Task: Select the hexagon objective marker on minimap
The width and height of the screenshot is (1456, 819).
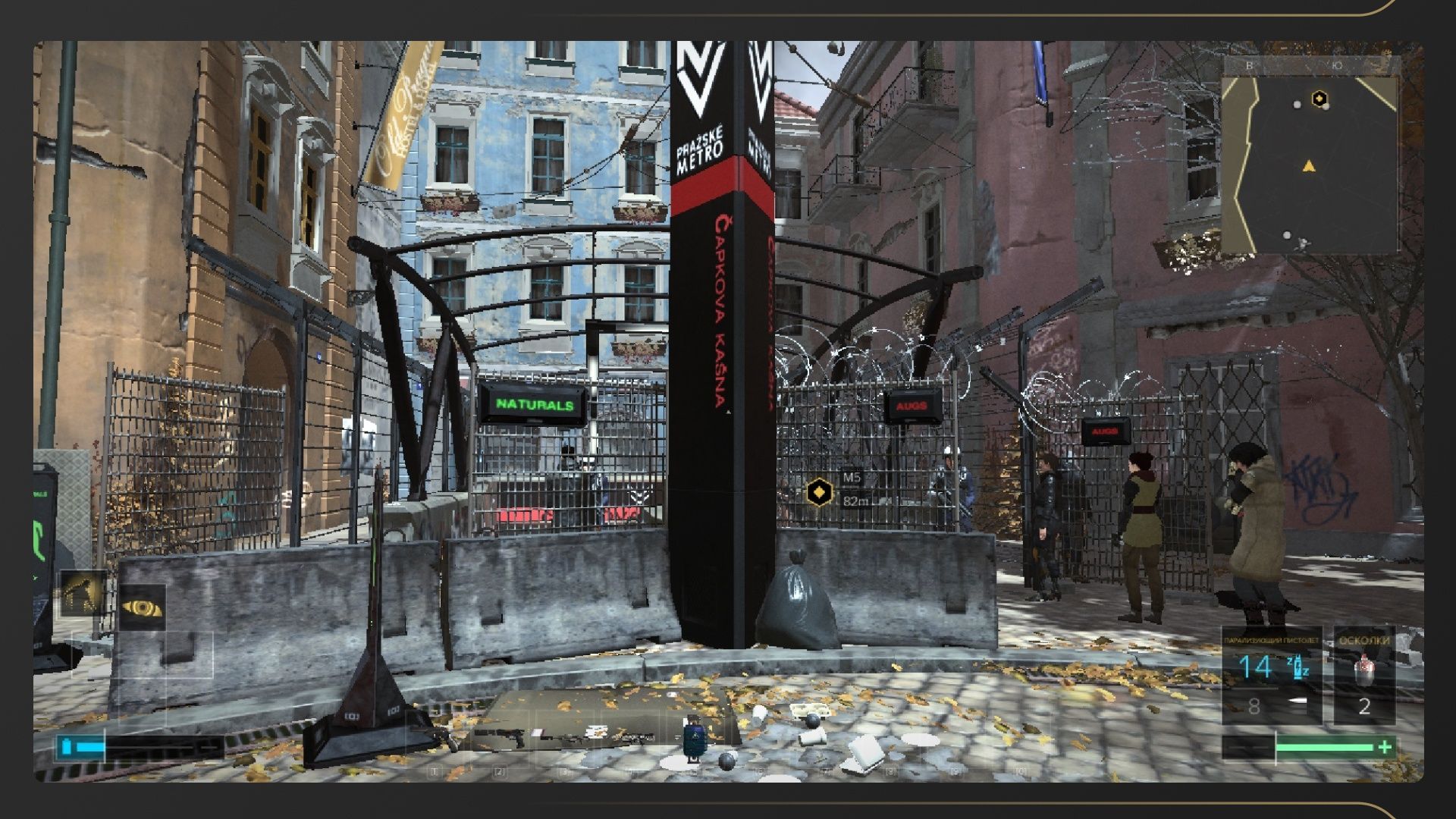Action: [x=1320, y=98]
